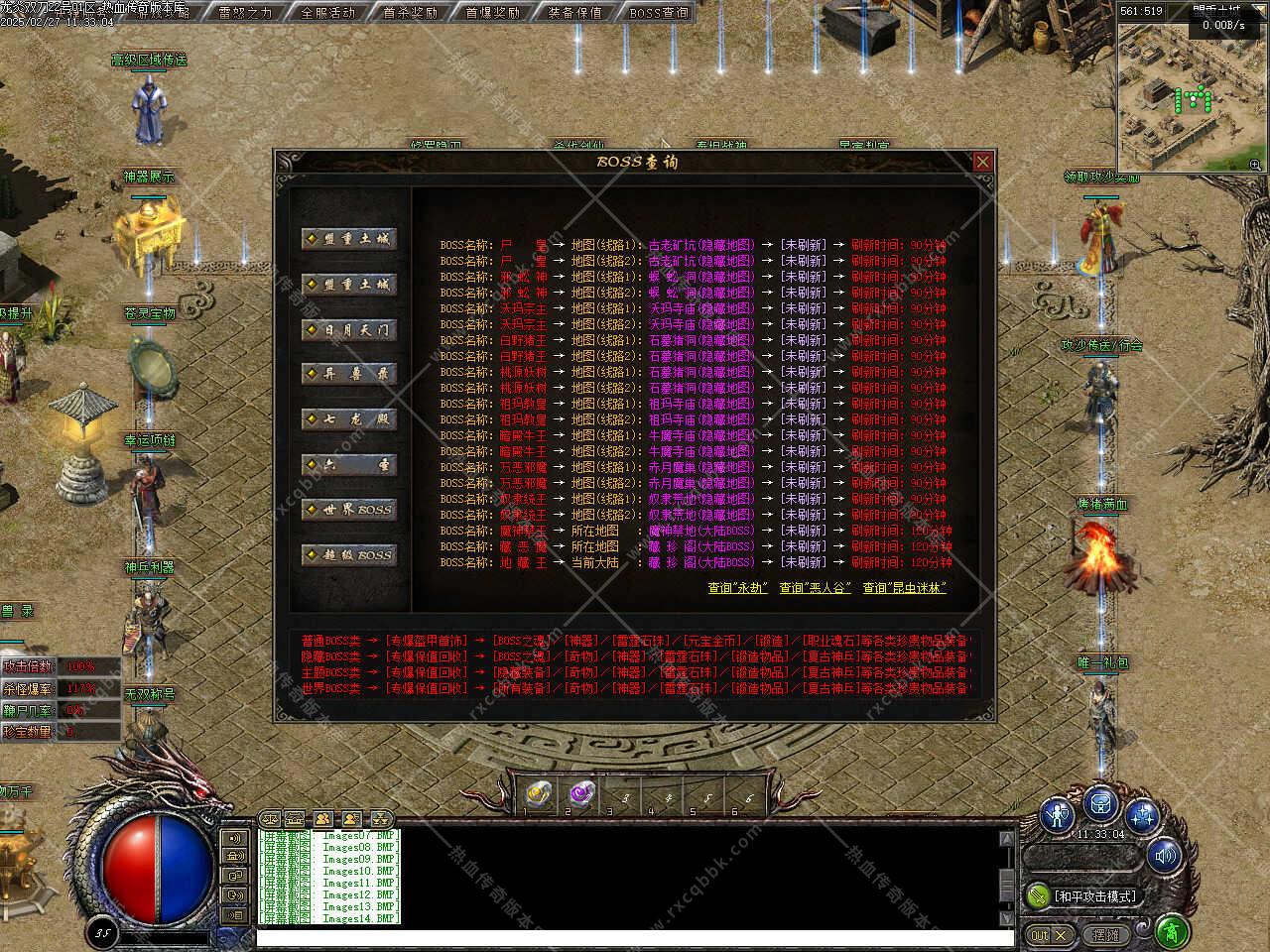Select the 日月天门 category
The width and height of the screenshot is (1270, 952).
(350, 329)
